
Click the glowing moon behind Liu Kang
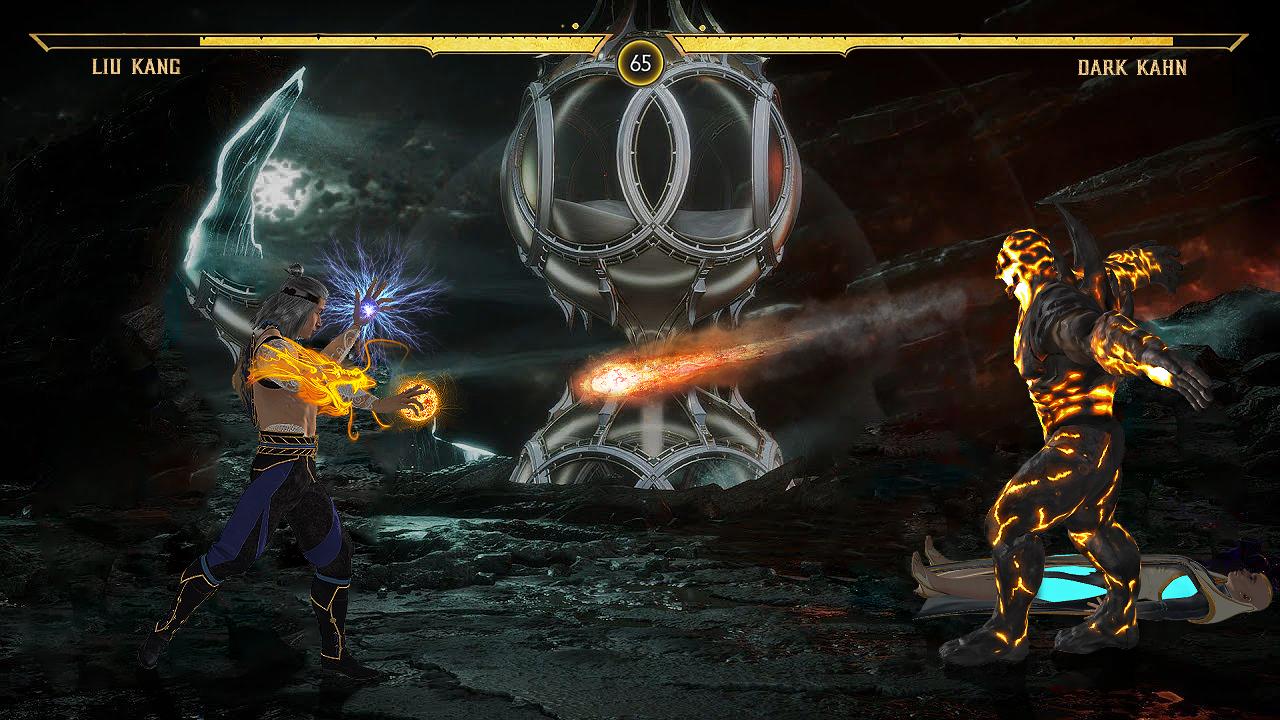(x=285, y=190)
